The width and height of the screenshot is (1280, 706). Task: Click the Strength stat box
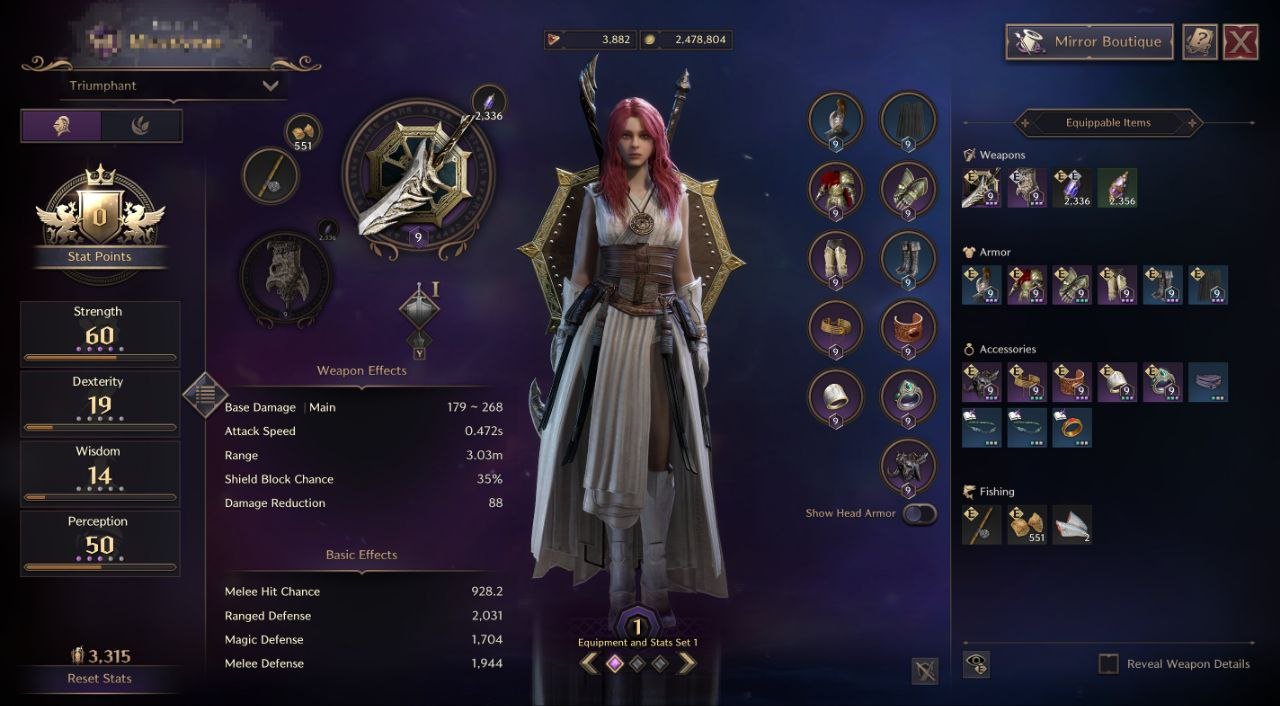pyautogui.click(x=100, y=334)
